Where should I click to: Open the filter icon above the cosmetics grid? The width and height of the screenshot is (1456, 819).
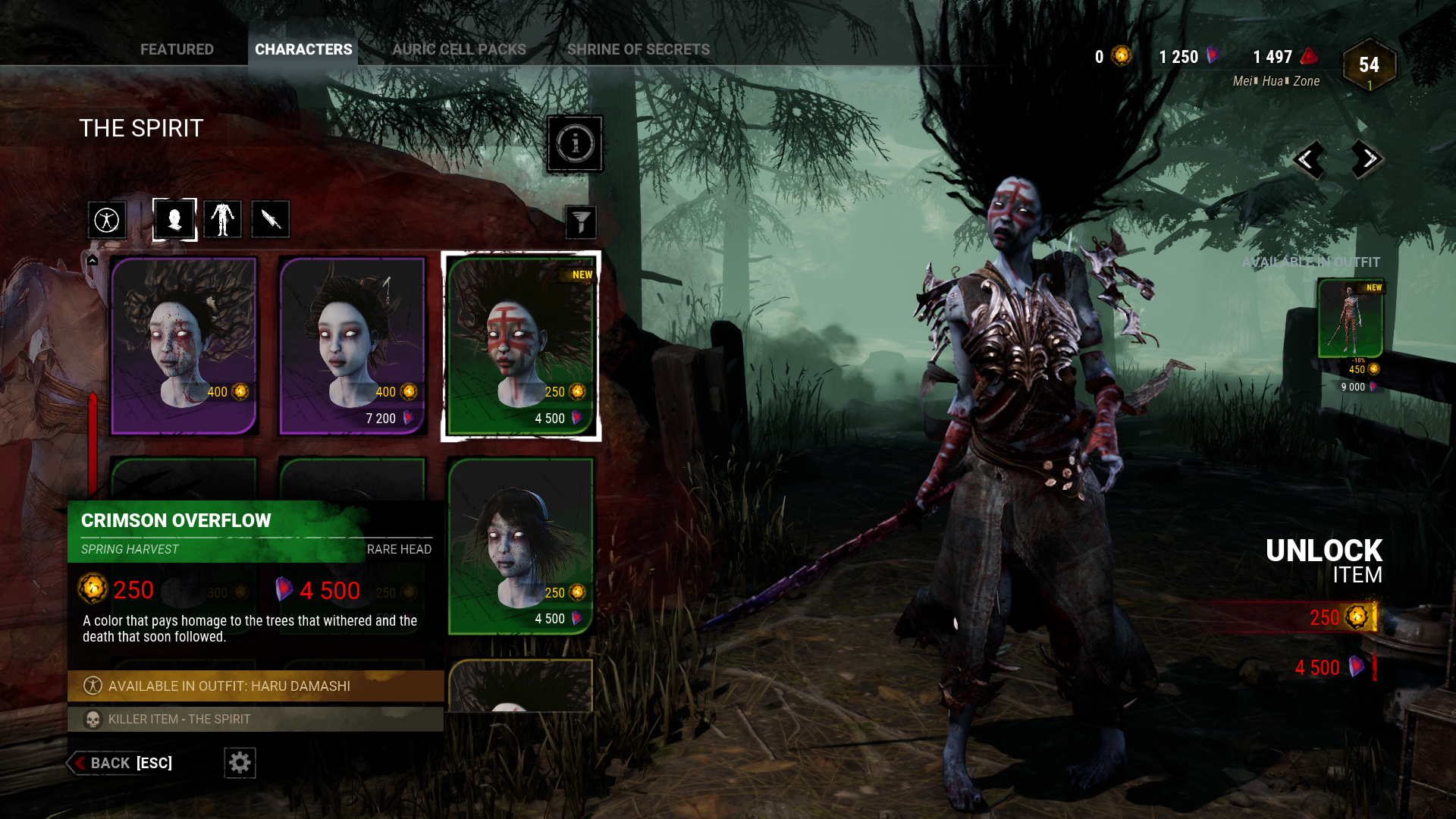[580, 222]
